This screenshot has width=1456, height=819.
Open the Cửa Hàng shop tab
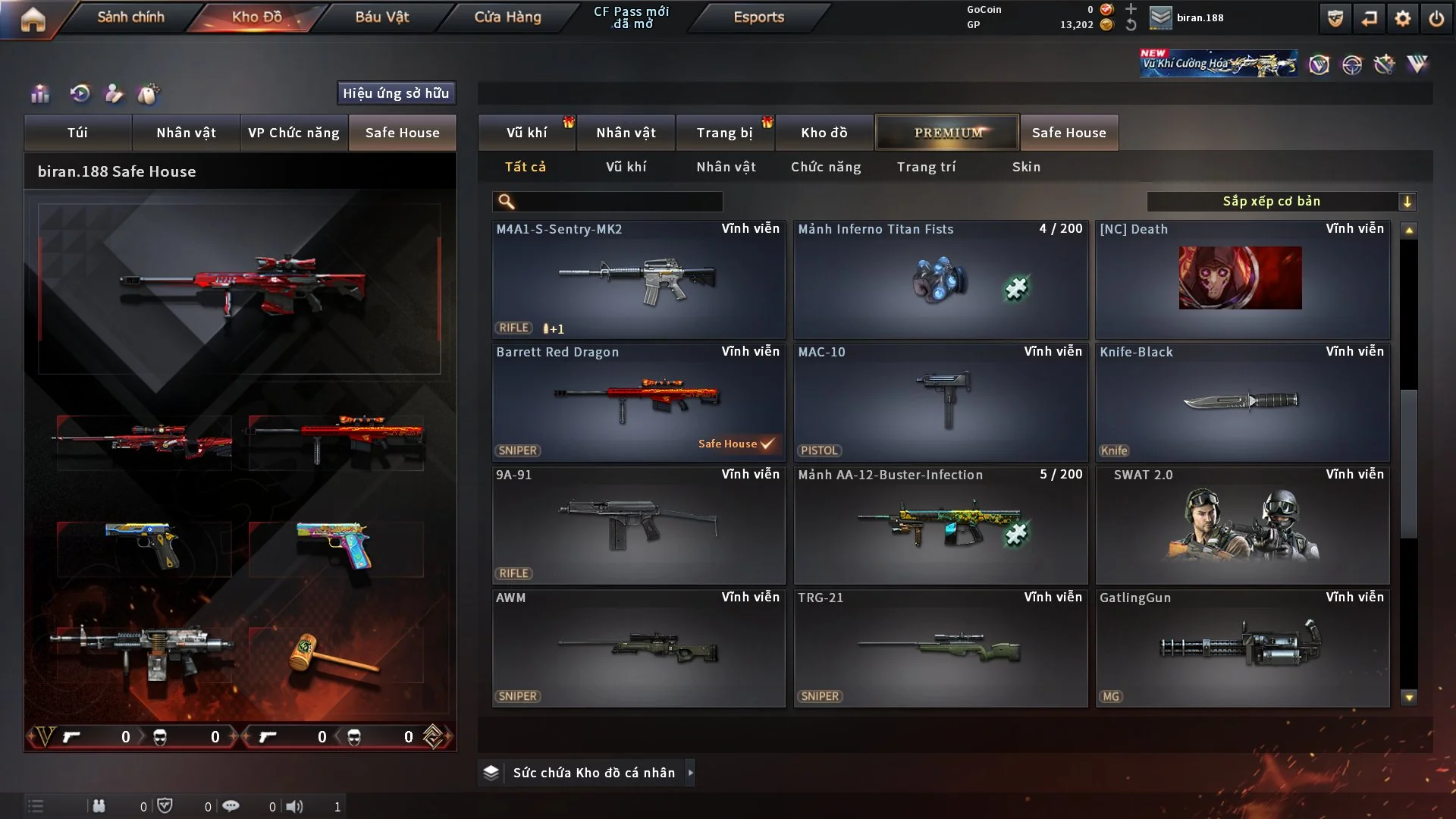tap(507, 17)
